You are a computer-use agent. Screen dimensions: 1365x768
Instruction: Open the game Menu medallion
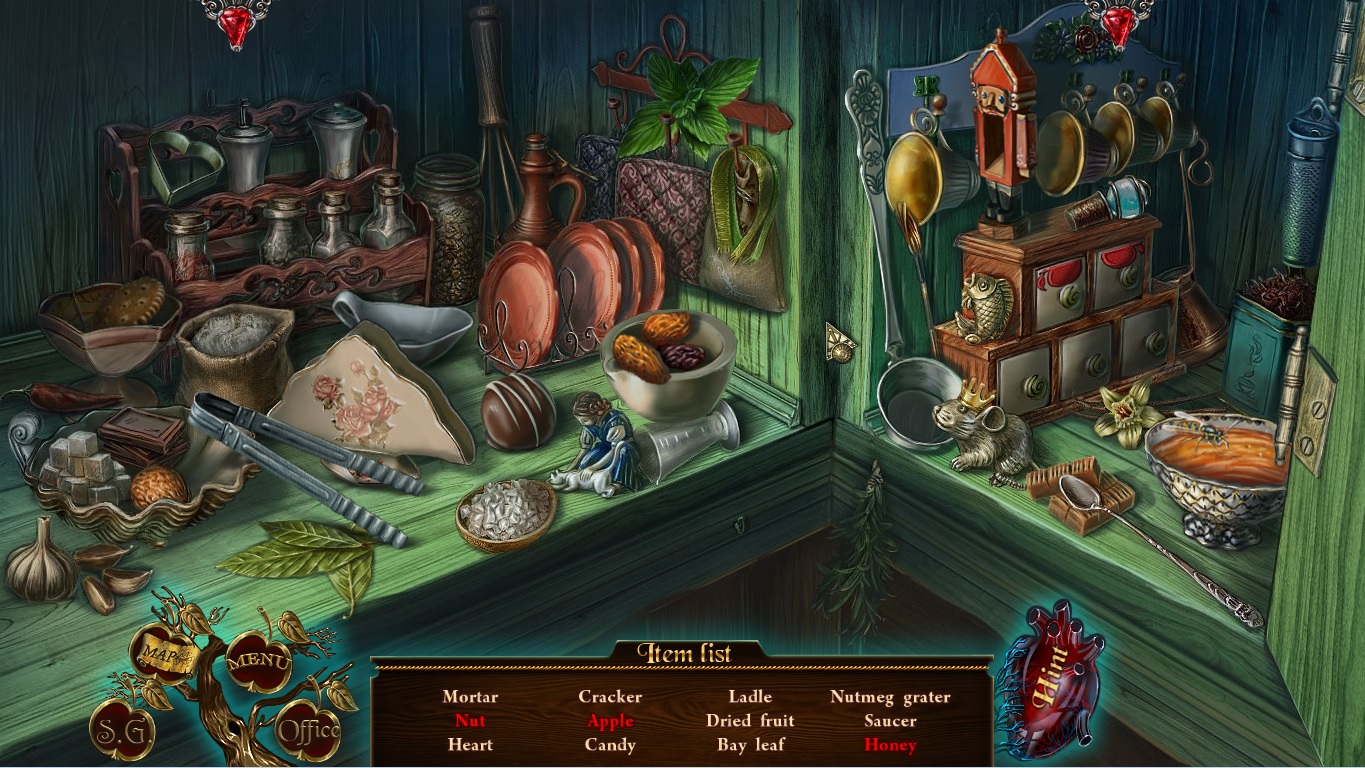(260, 660)
